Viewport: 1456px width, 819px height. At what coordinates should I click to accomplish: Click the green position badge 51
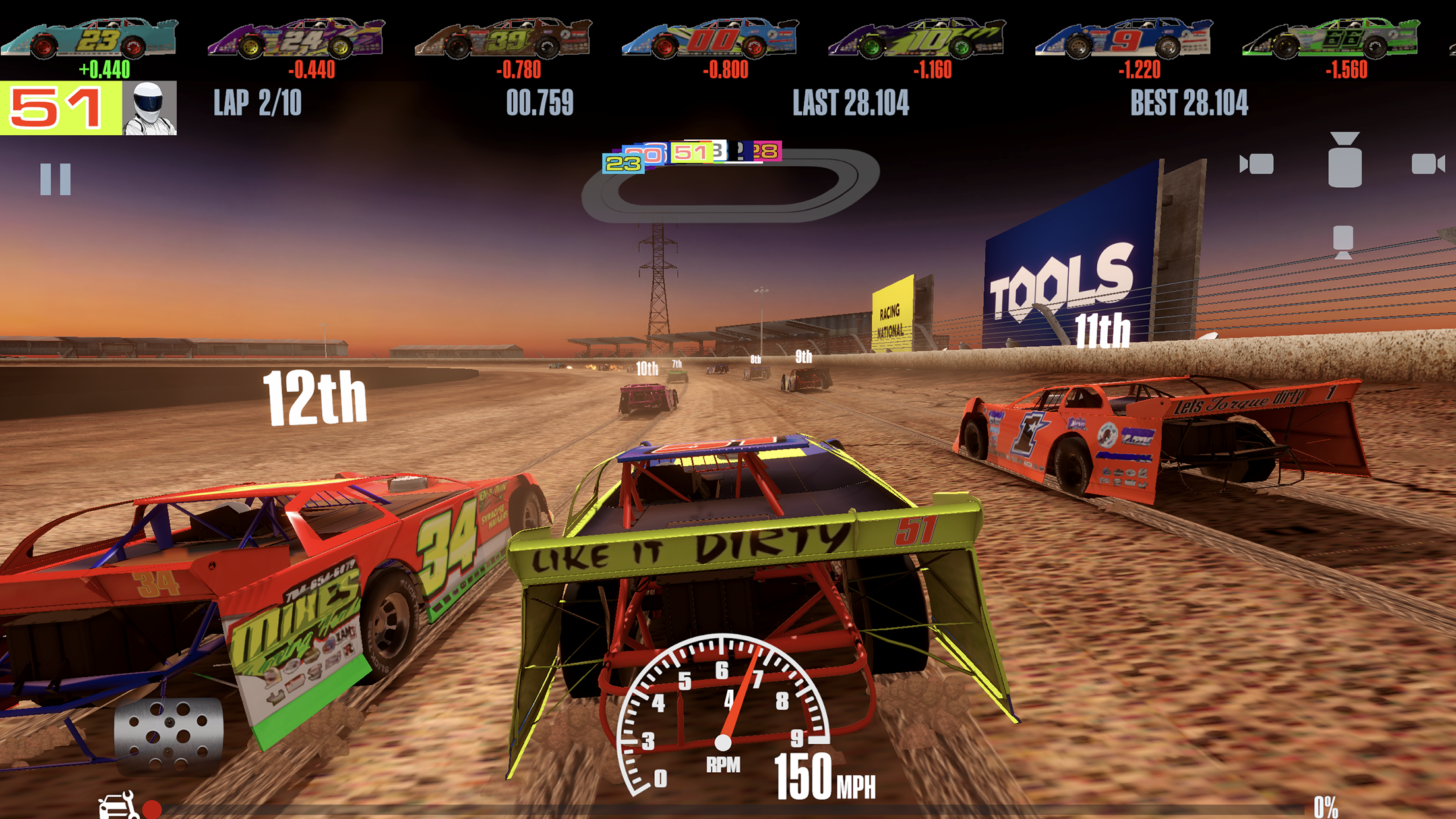pos(53,107)
